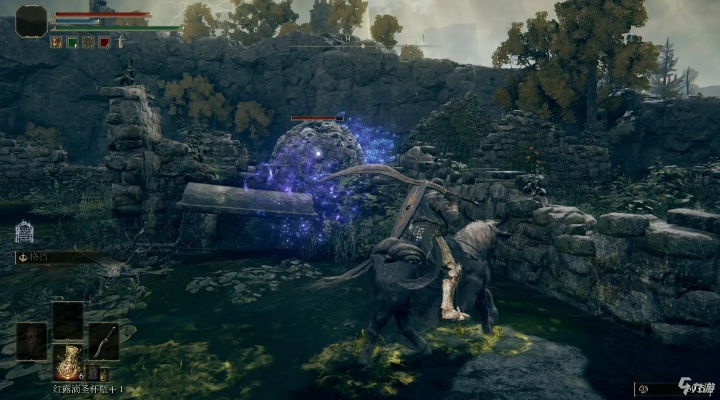Select the right-hand sword weapon slot
Viewport: 720px width, 400px height.
tap(104, 341)
